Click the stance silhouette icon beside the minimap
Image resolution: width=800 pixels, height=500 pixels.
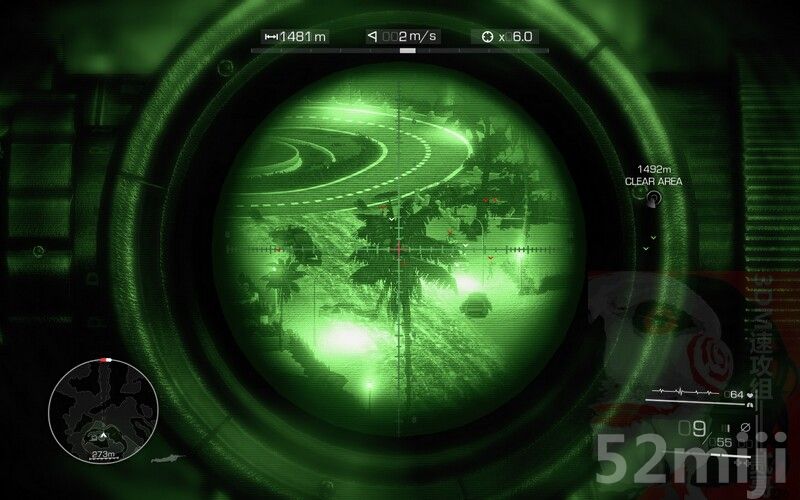pos(168,457)
